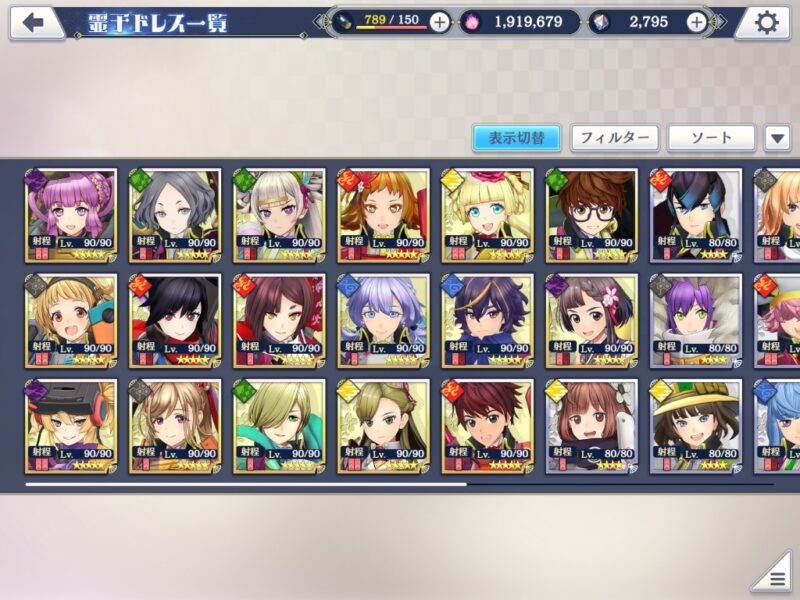Select the pink-haired girl dress card
800x600 pixels.
tap(71, 215)
